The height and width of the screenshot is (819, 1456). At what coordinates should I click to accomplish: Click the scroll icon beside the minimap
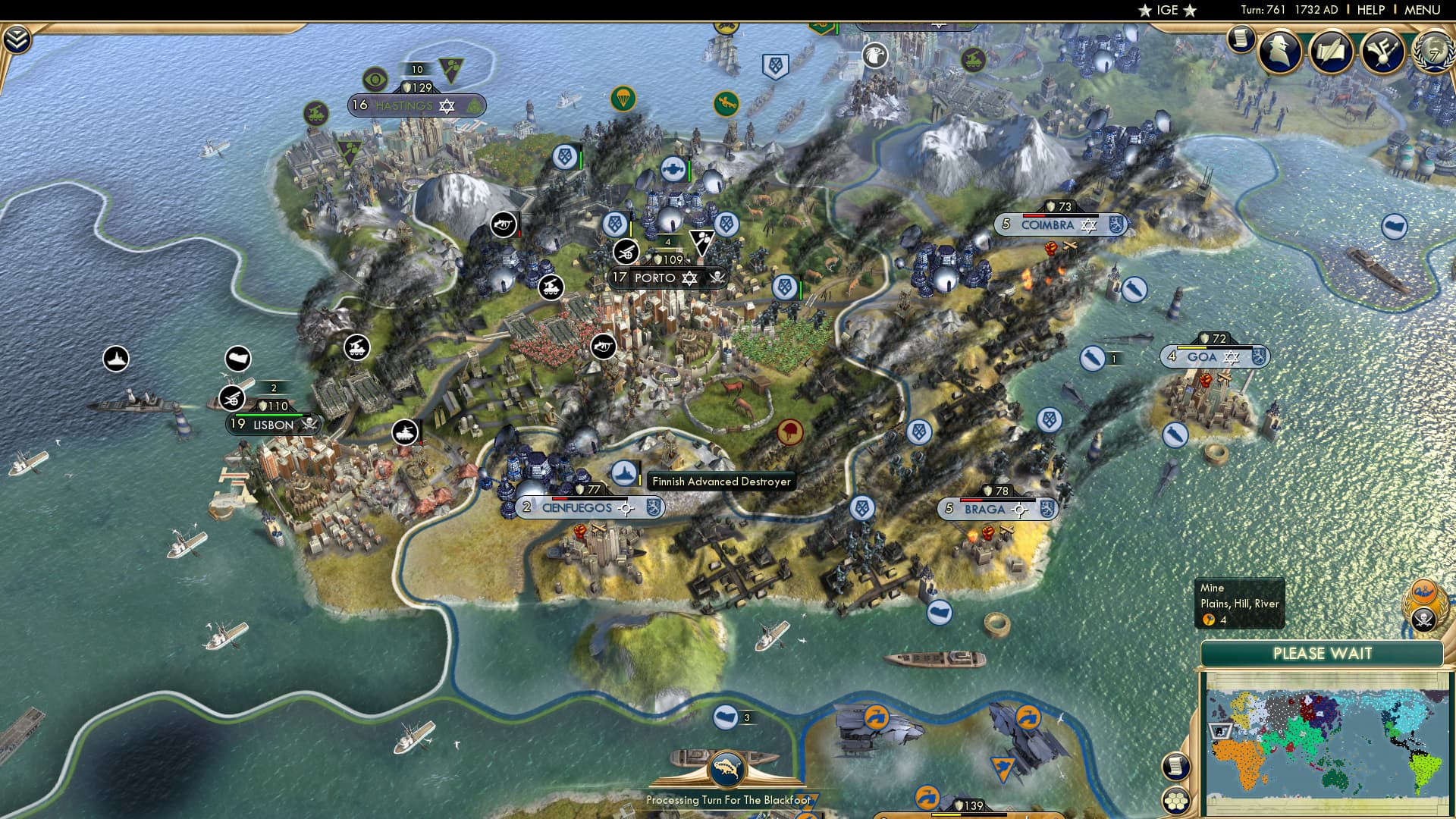tap(1176, 767)
